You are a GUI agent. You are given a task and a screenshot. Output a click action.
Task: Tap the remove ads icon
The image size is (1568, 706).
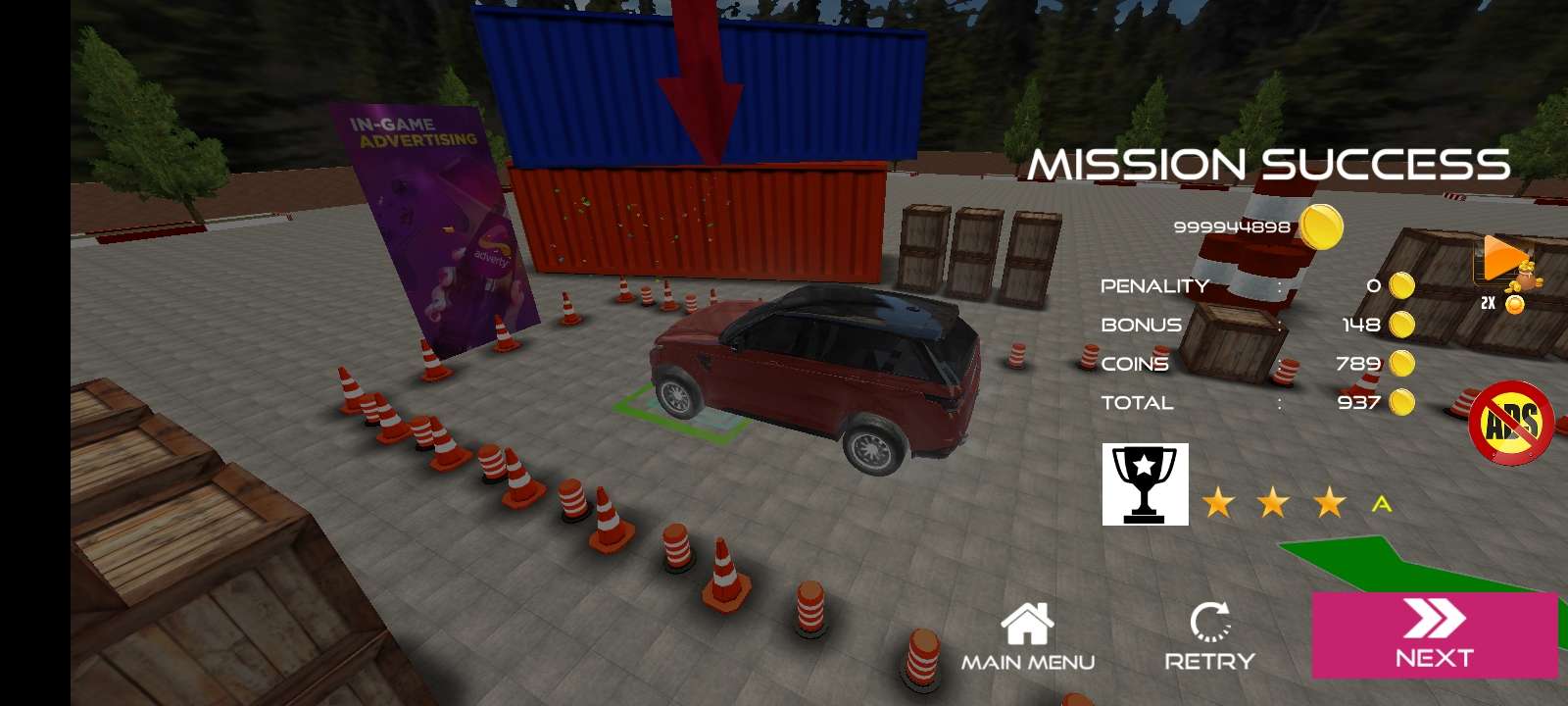pyautogui.click(x=1510, y=424)
